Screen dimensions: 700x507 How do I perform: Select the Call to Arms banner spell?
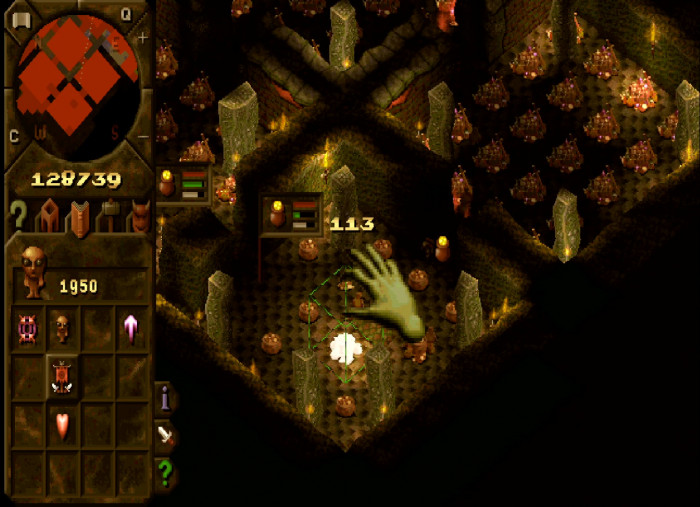click(x=63, y=376)
